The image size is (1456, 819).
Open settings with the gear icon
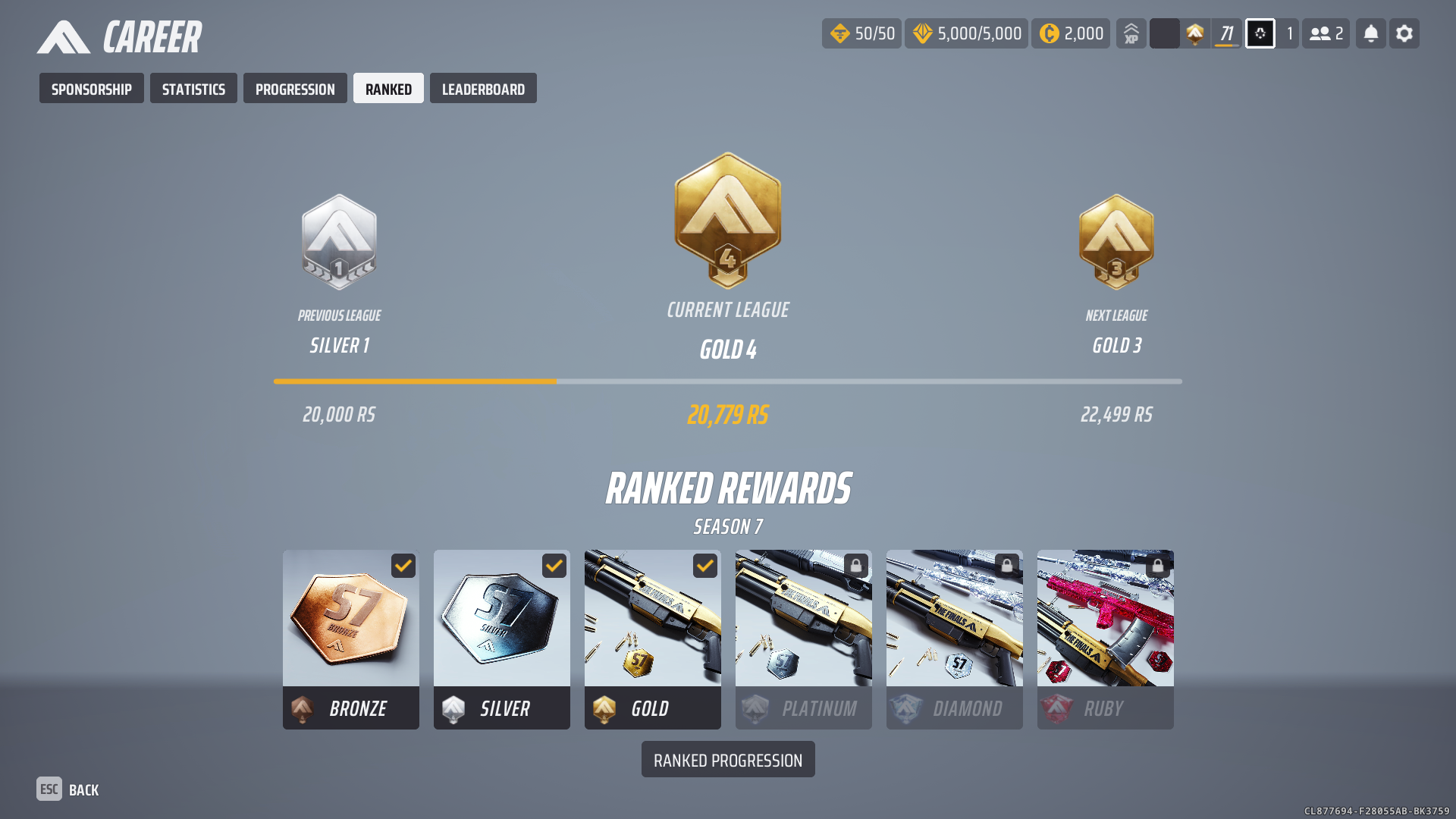point(1404,34)
